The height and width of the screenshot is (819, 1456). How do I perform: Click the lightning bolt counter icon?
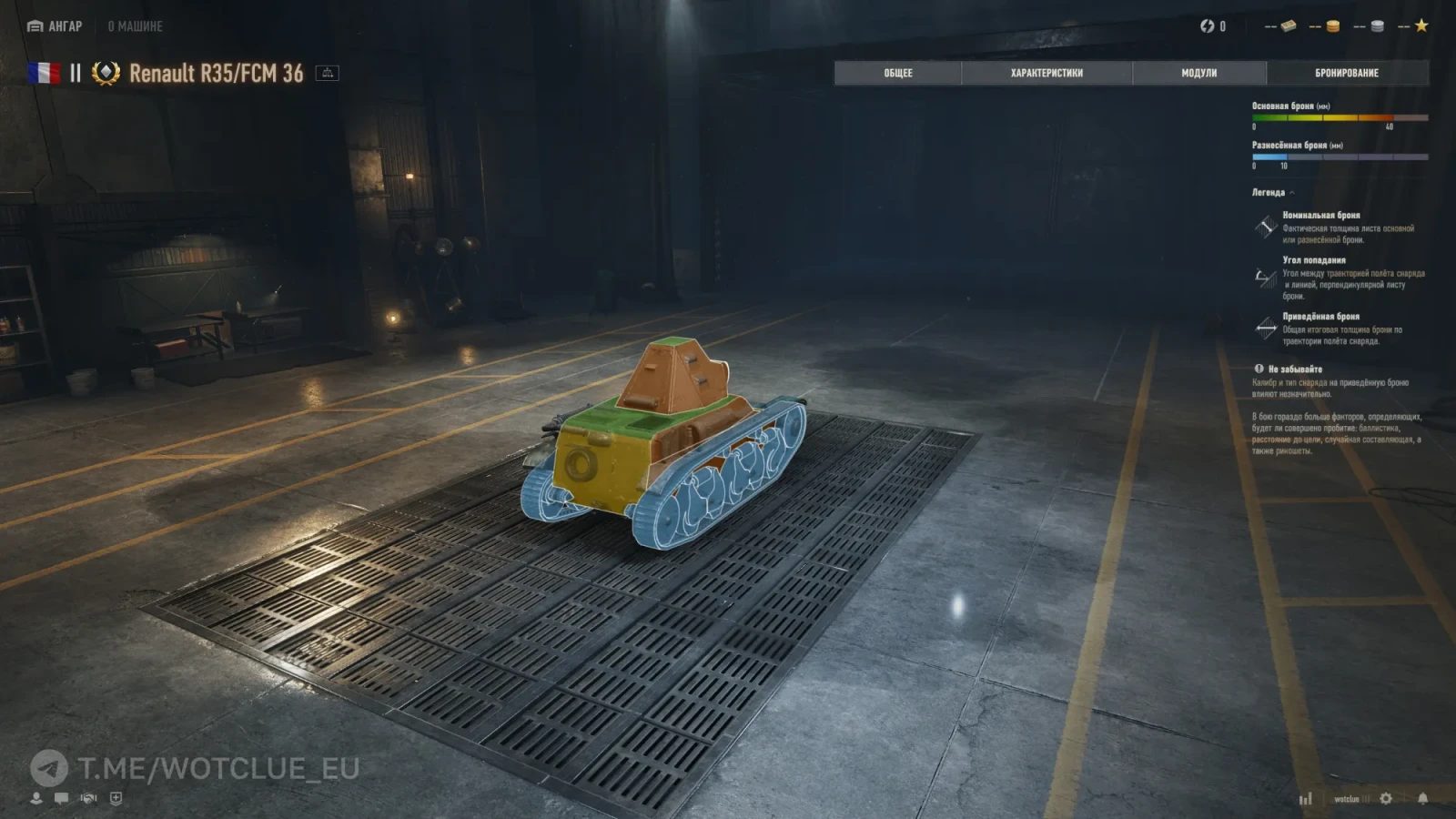pyautogui.click(x=1208, y=26)
